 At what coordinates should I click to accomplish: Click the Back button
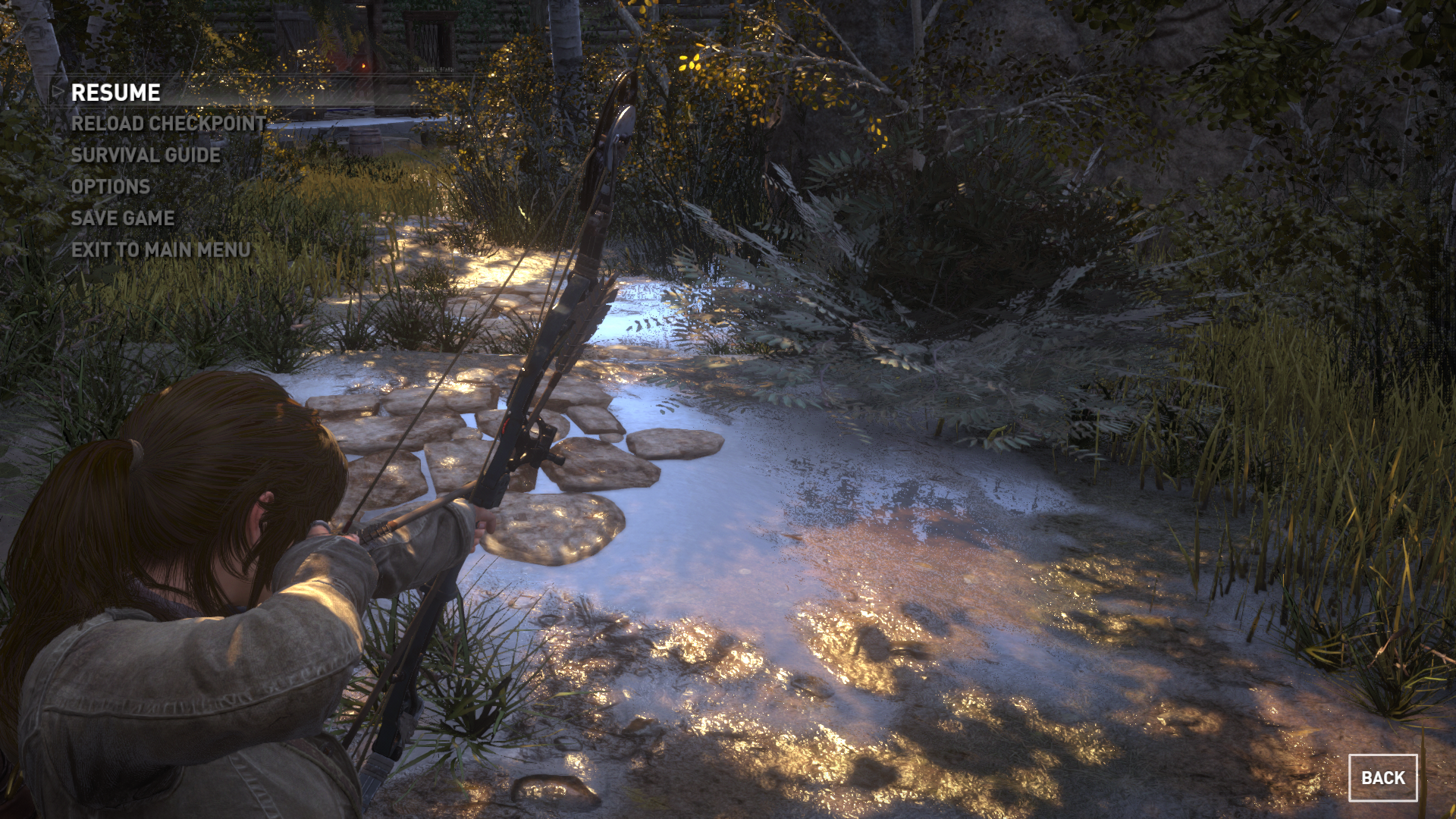(x=1382, y=778)
